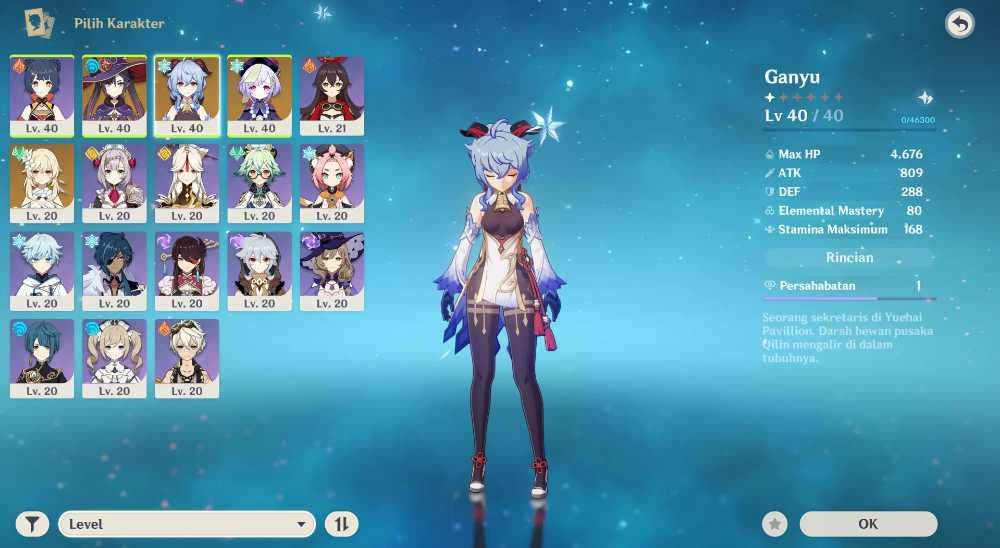1000x548 pixels.
Task: Choose Noelle's character card
Action: point(114,183)
